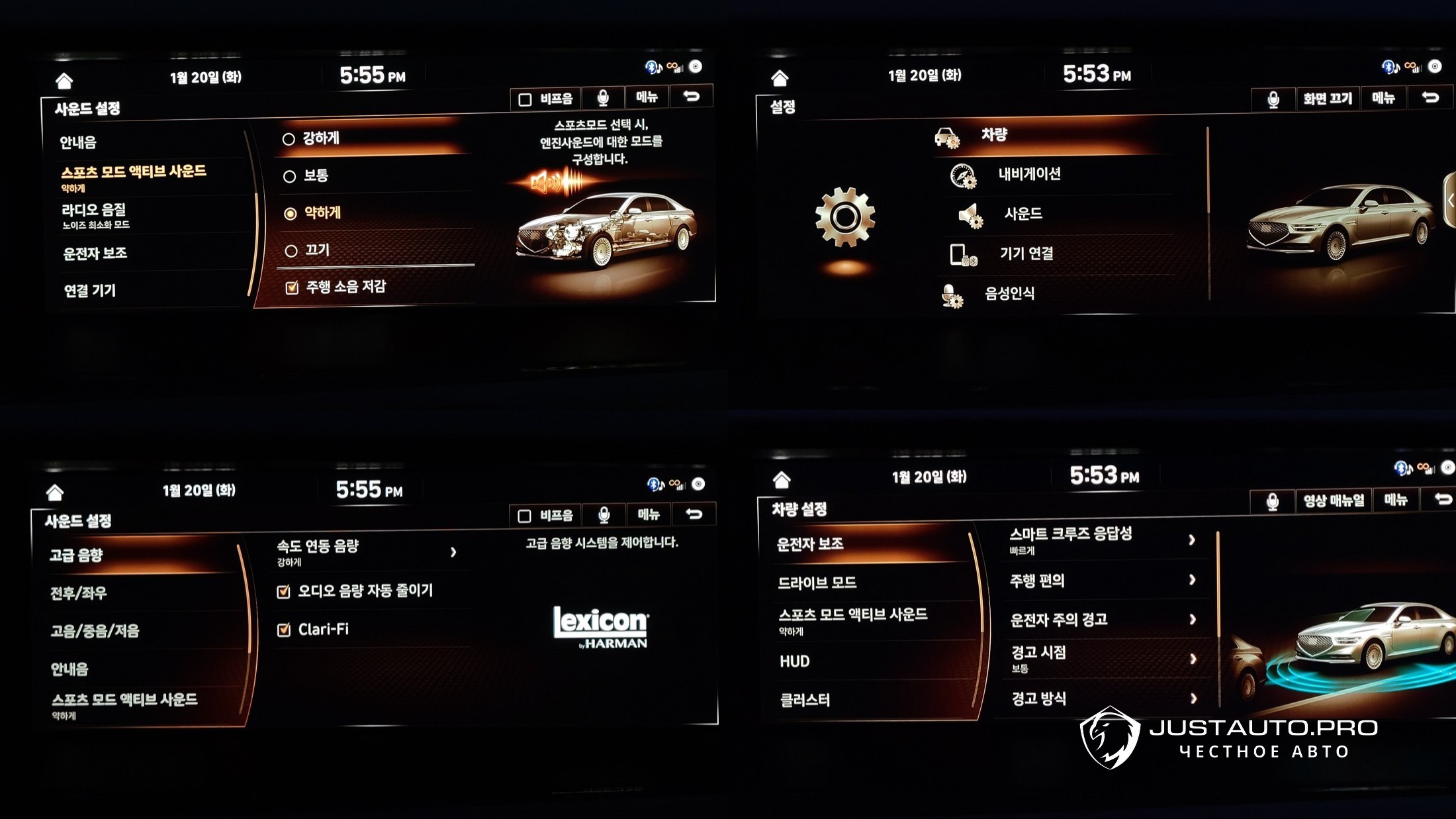Uncheck the Clari-Fi option
1456x819 pixels.
point(285,630)
